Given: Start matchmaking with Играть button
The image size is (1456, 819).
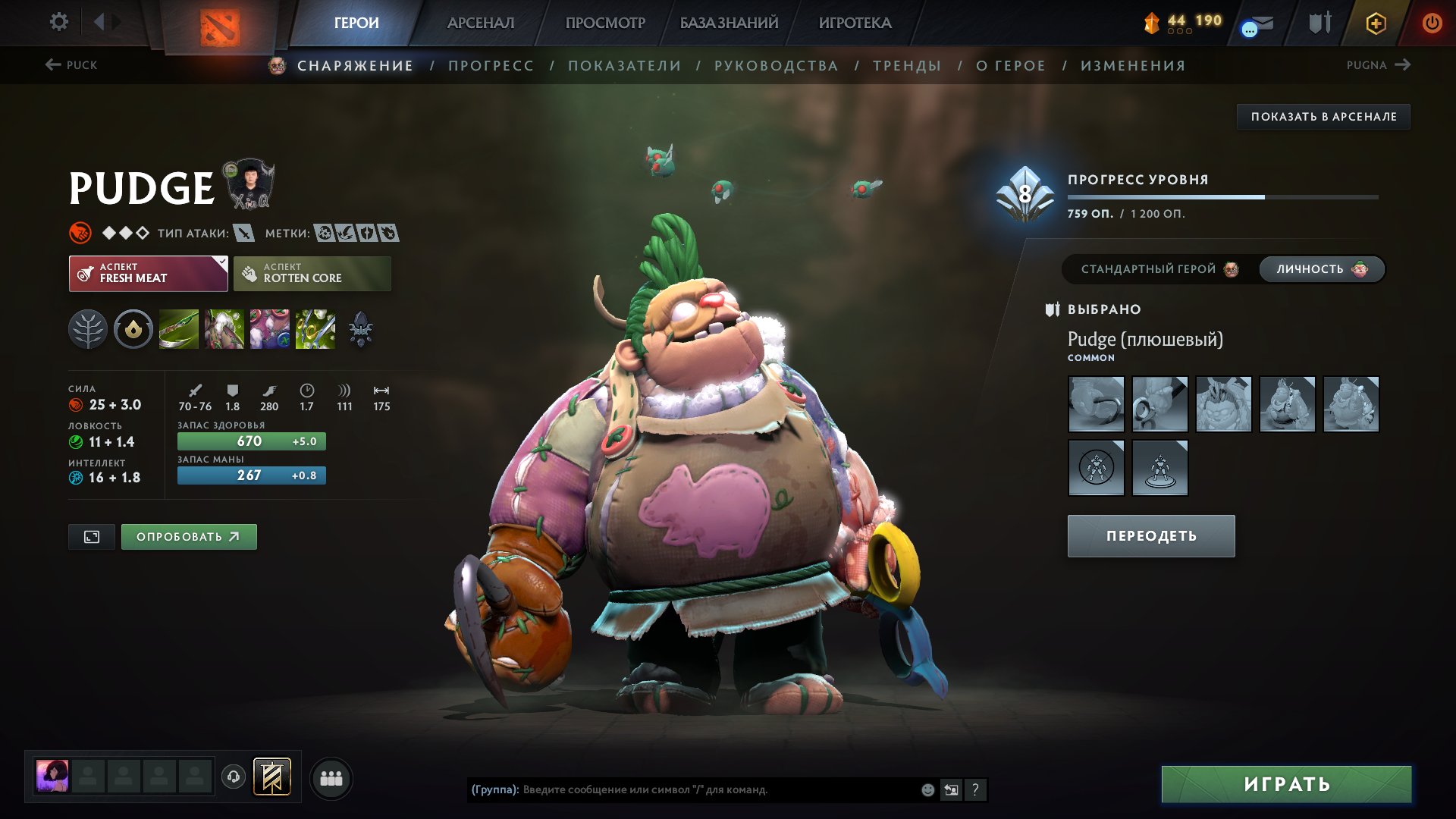Looking at the screenshot, I should 1286,784.
